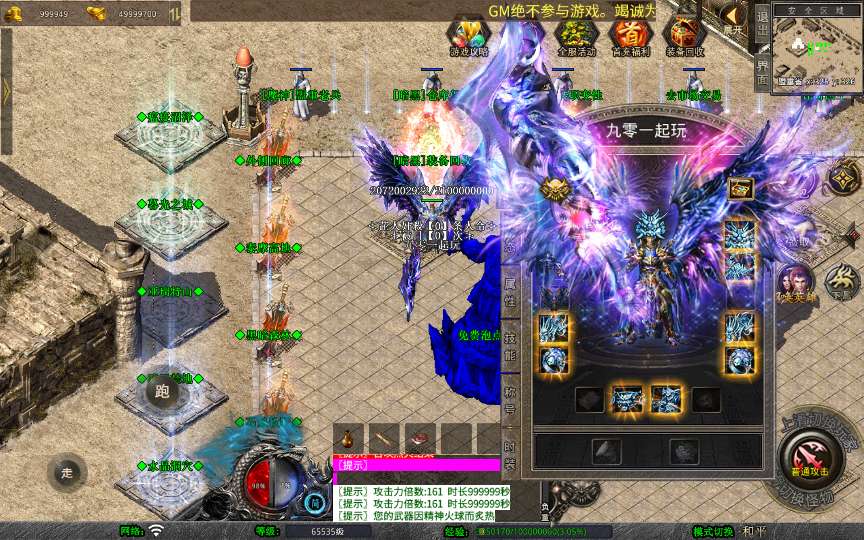
Task: Toggle the 跑 run button
Action: [x=162, y=392]
